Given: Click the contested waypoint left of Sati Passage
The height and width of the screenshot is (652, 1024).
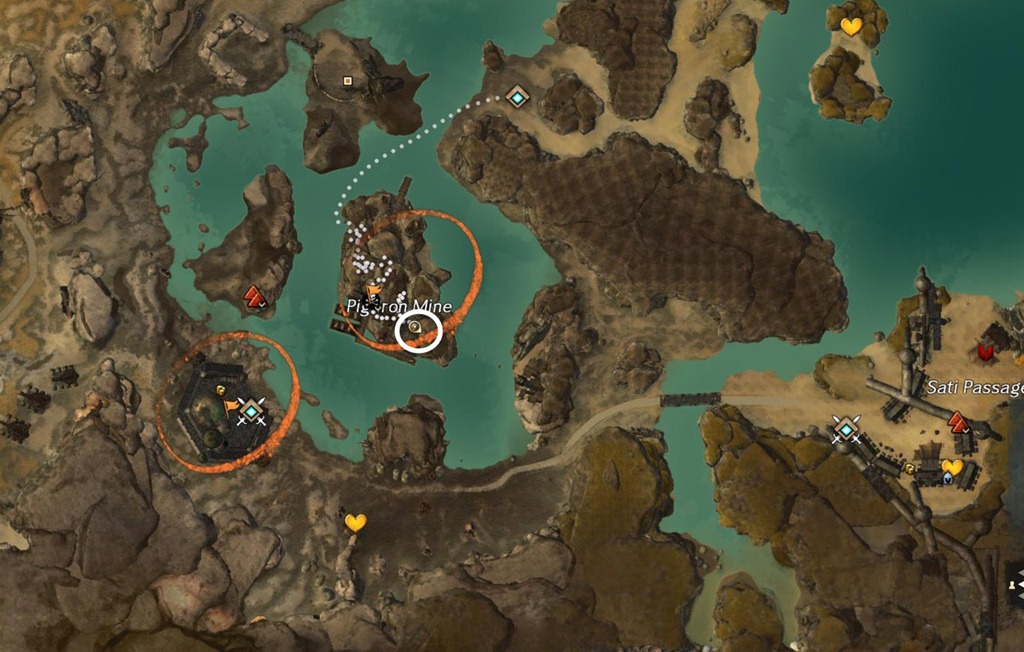Looking at the screenshot, I should [846, 430].
